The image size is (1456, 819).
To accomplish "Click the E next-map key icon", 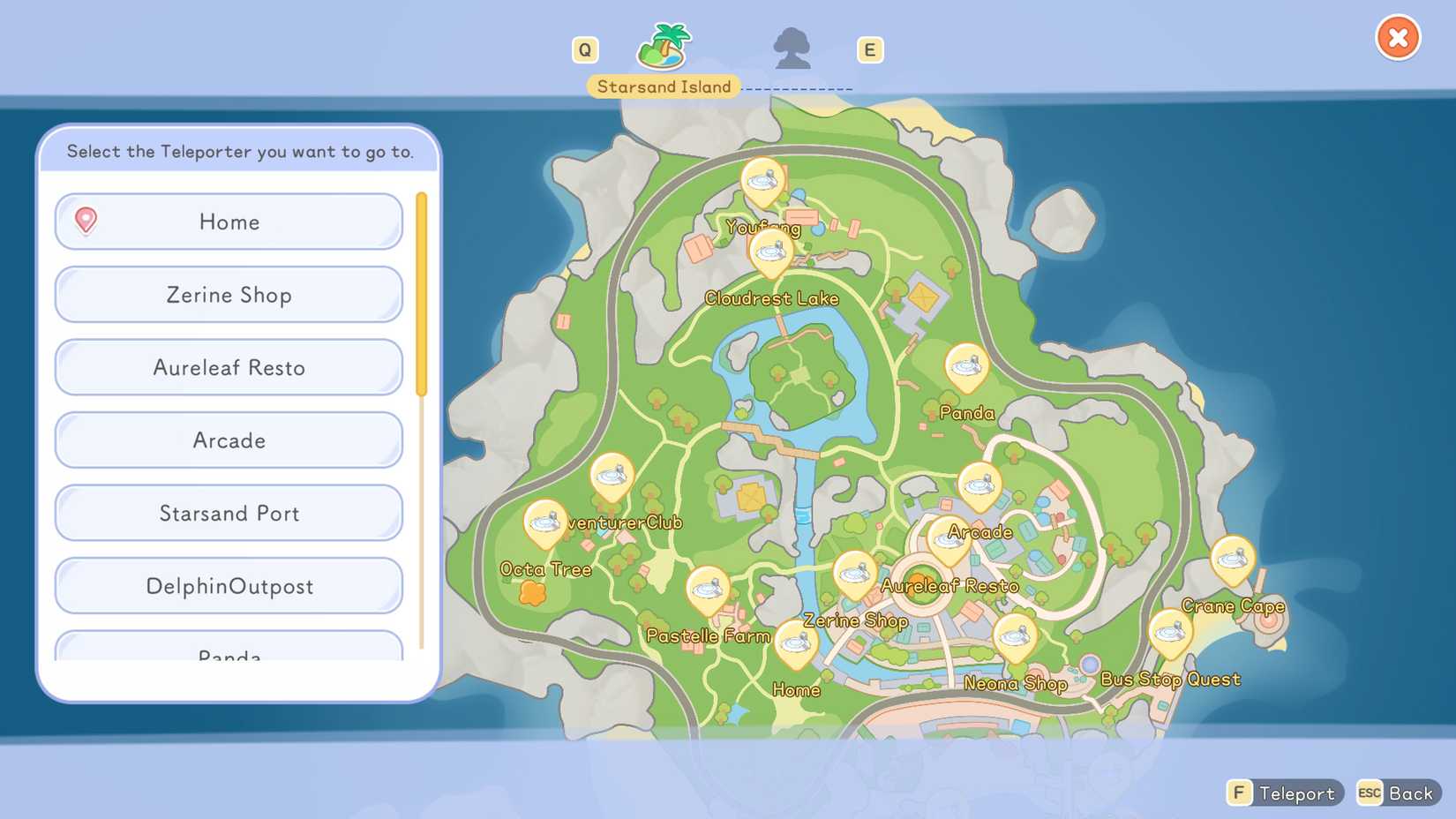I will [x=870, y=49].
